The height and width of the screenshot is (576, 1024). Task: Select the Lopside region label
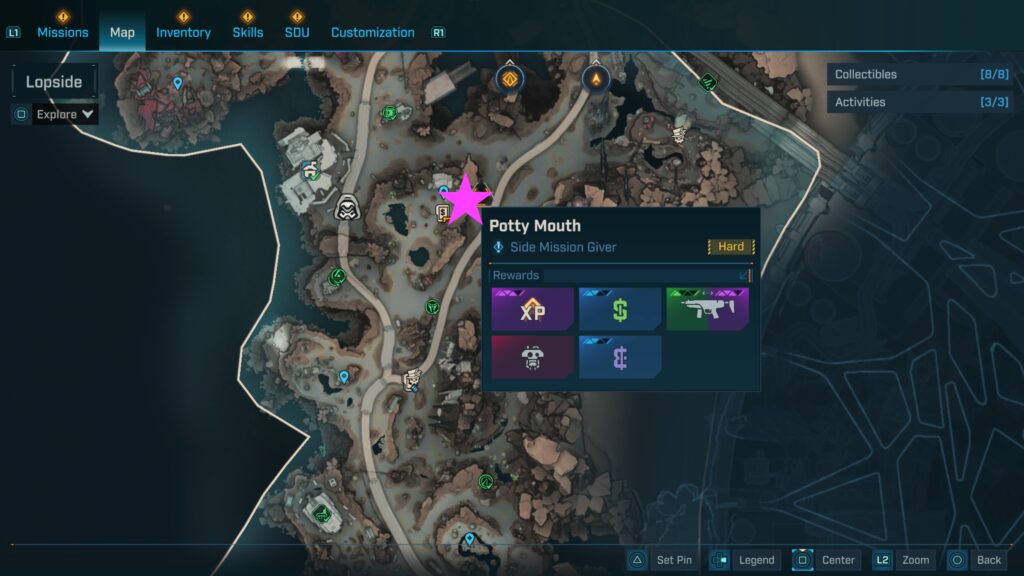coord(54,82)
